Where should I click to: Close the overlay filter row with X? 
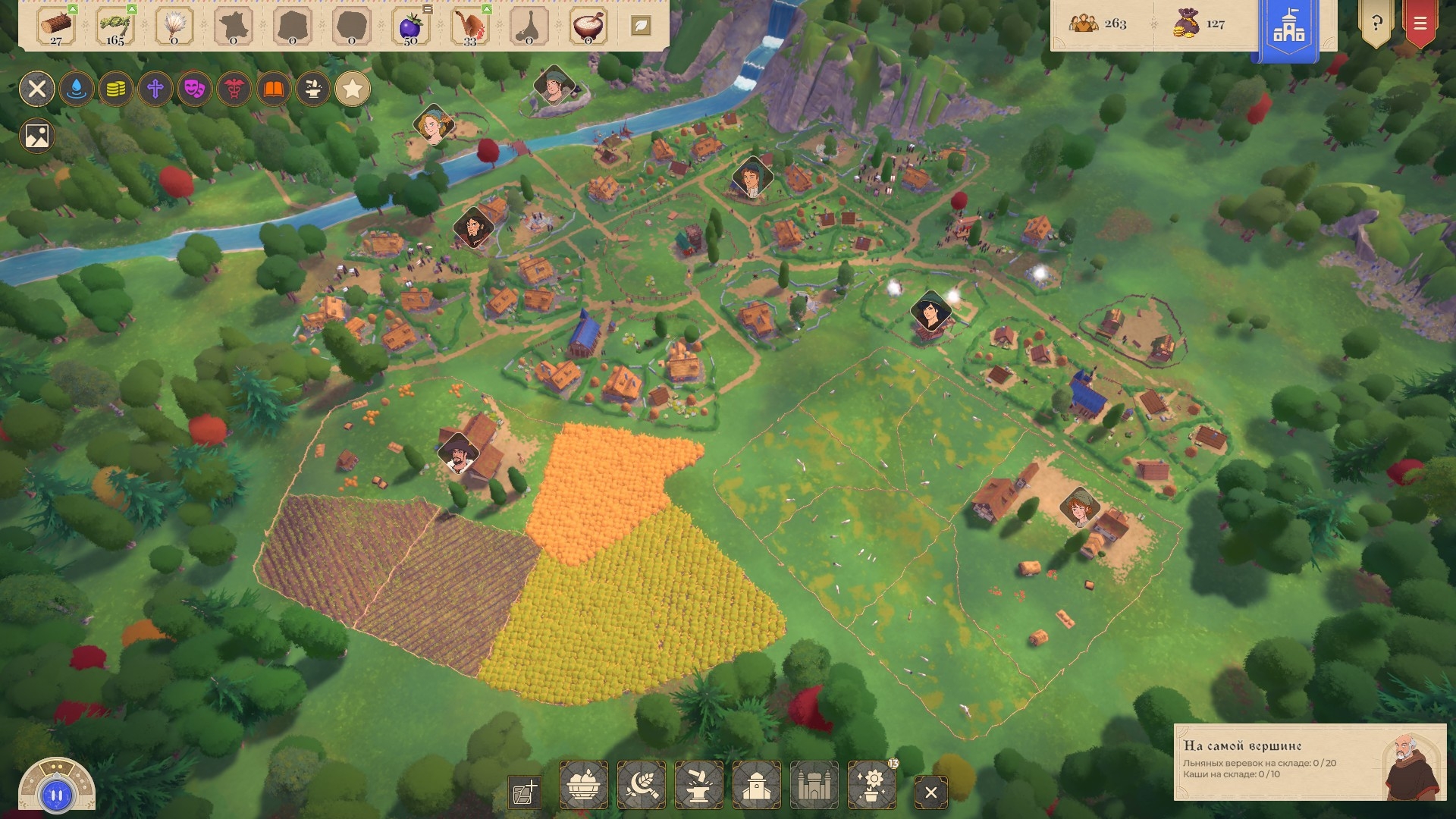click(37, 89)
